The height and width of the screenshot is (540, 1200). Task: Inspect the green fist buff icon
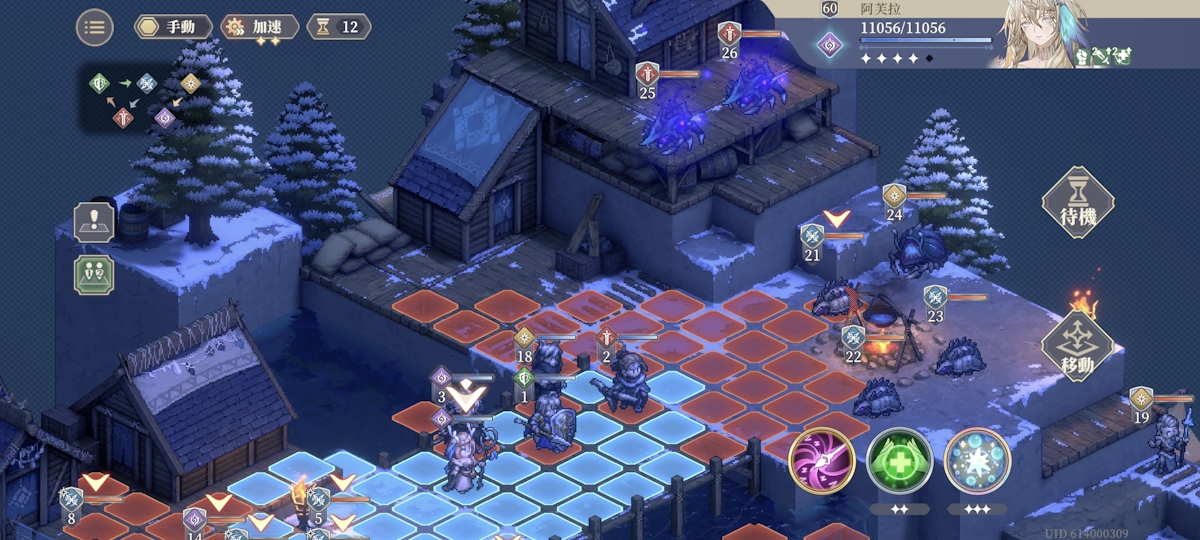coord(1083,58)
